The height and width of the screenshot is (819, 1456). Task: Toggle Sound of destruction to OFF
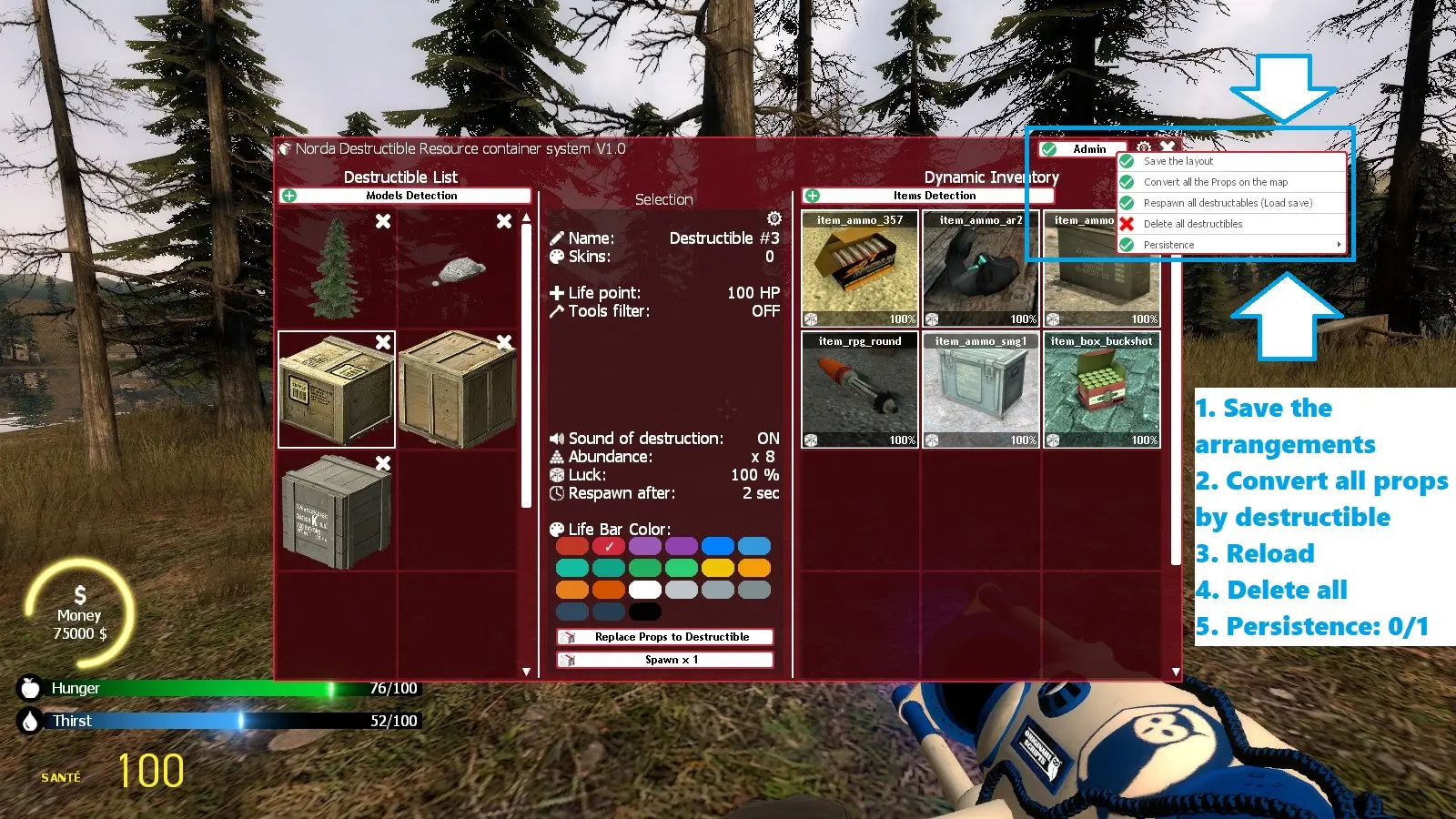point(769,438)
